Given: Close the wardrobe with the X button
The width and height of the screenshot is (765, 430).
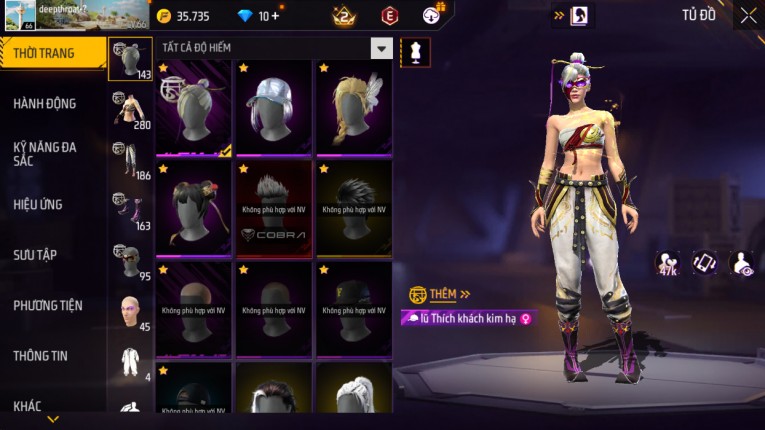Looking at the screenshot, I should point(748,15).
